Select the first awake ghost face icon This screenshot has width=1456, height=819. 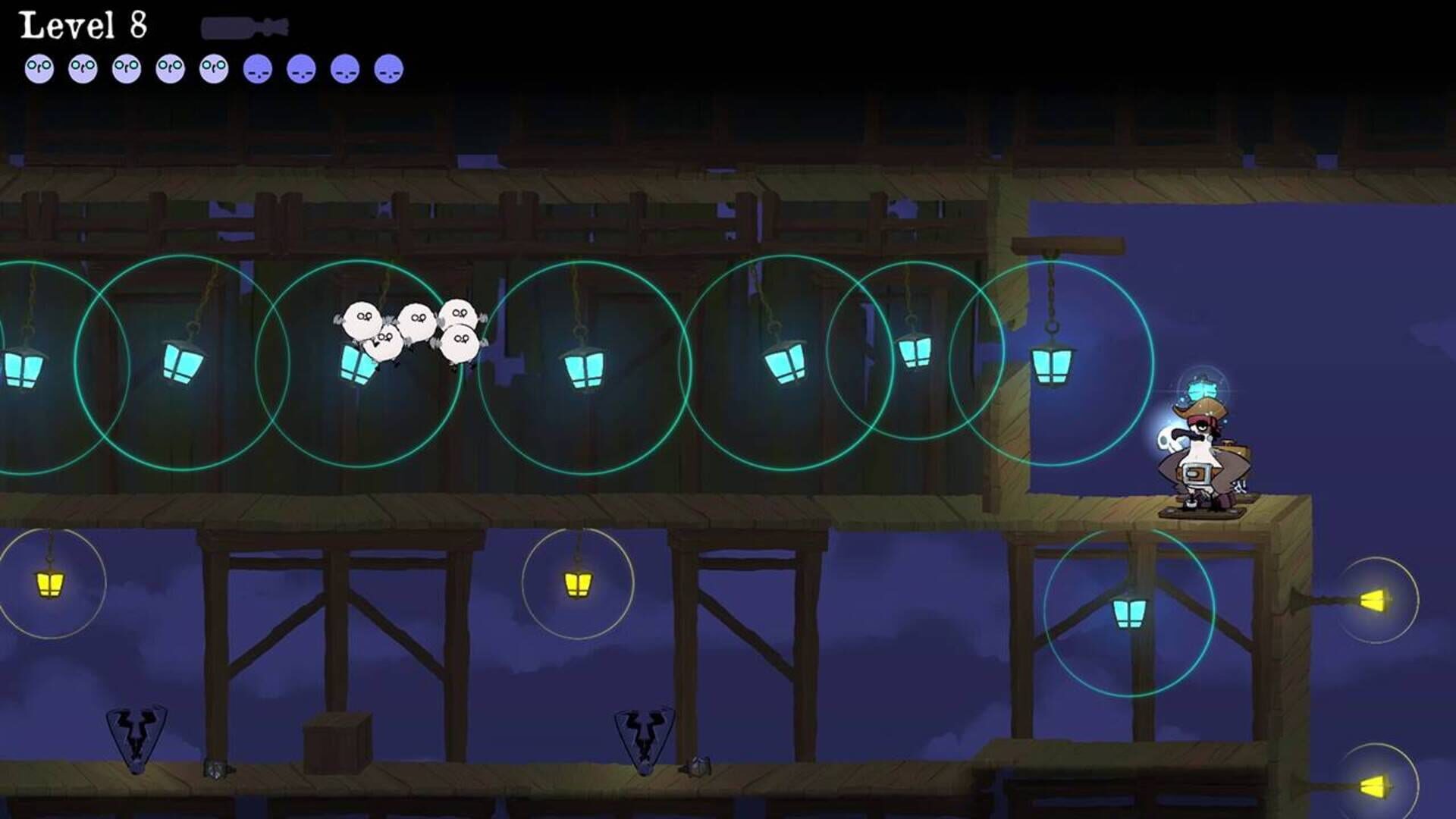point(39,68)
